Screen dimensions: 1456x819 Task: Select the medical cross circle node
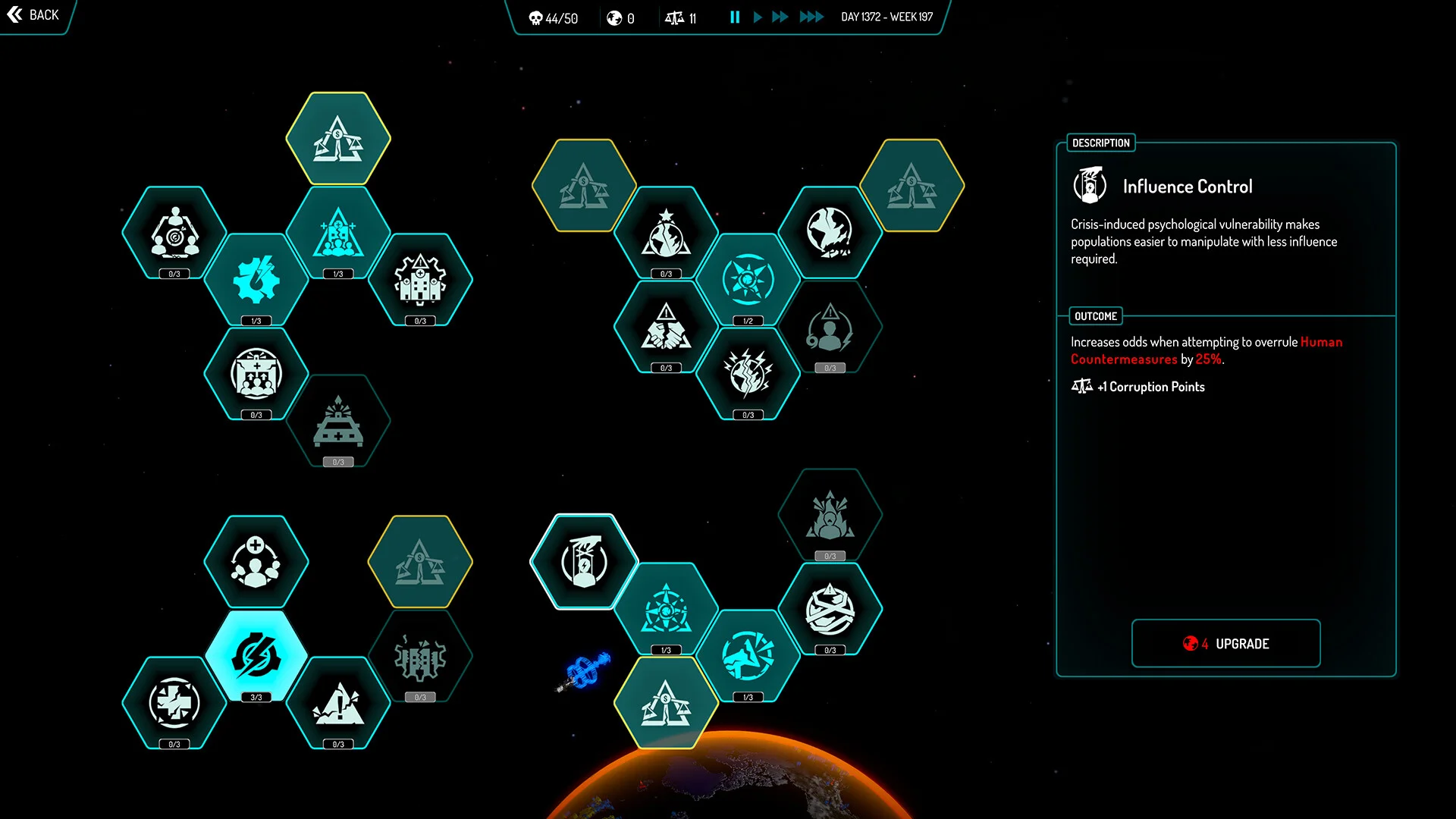click(174, 703)
